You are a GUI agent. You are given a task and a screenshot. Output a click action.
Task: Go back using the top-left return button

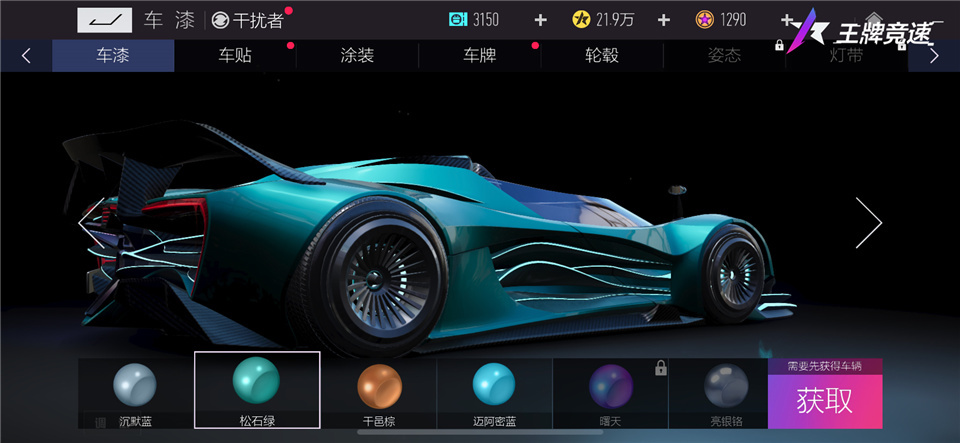click(101, 20)
